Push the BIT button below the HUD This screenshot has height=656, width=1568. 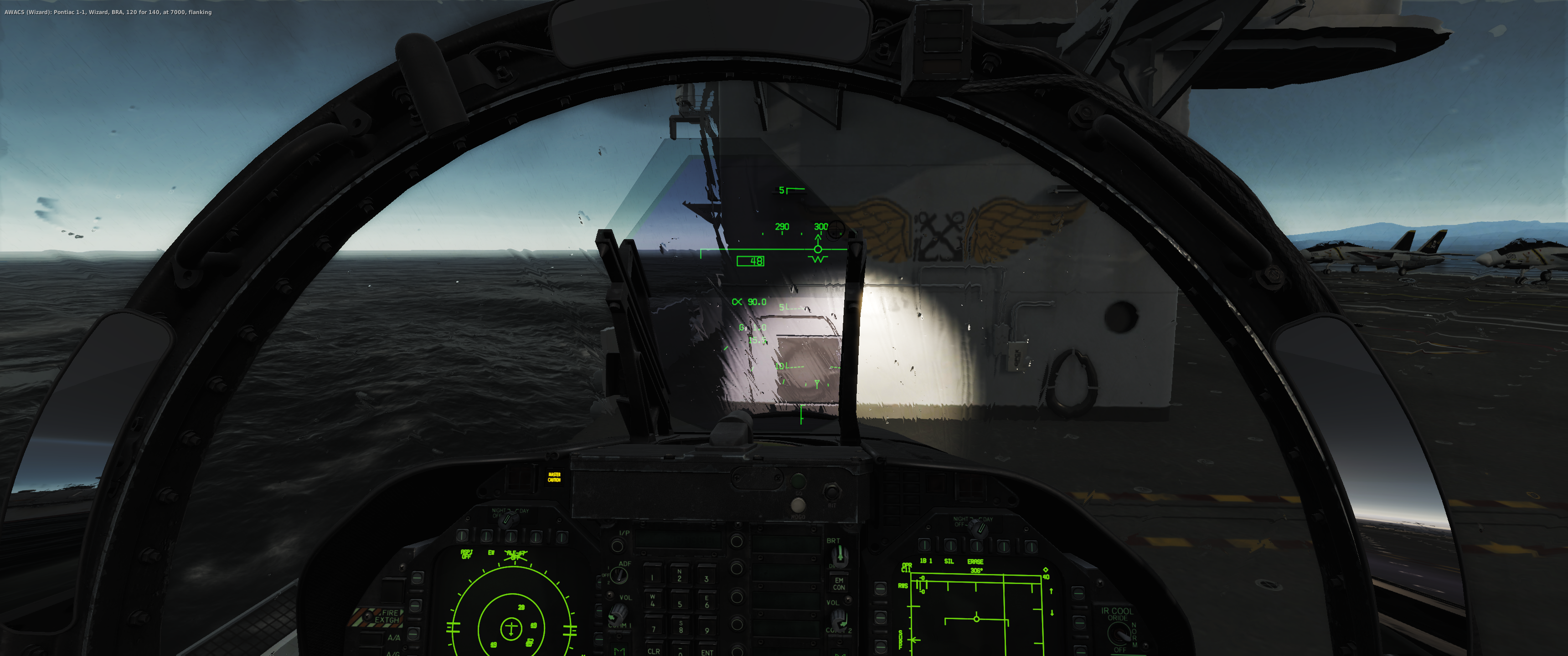pos(831,492)
